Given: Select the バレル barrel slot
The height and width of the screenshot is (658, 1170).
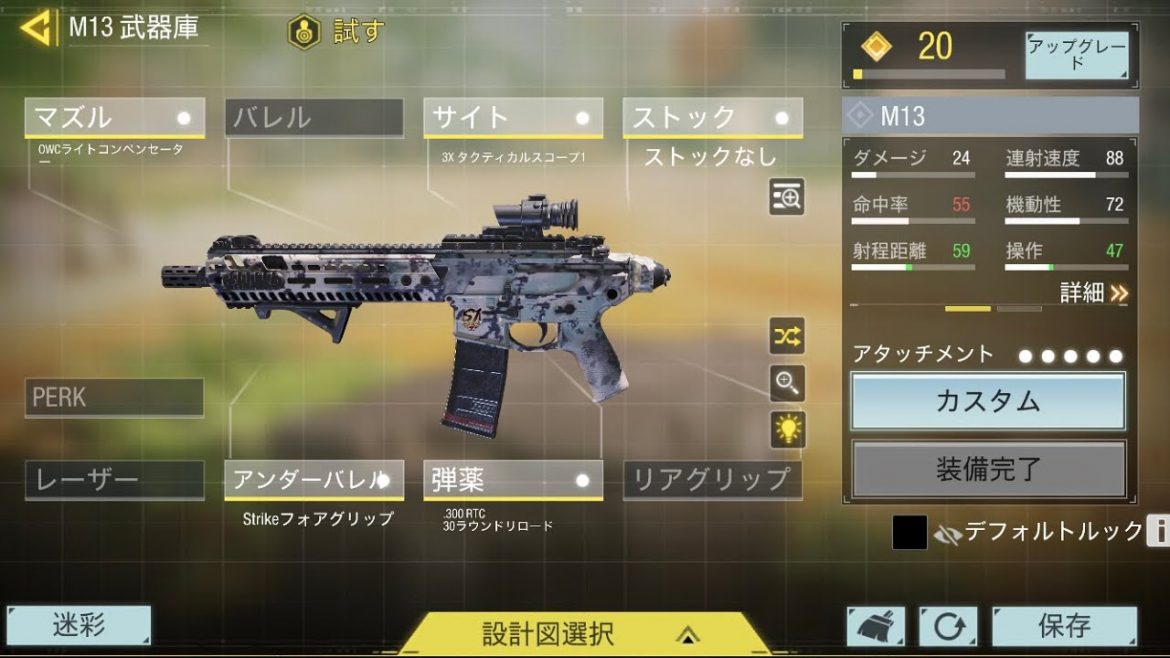Looking at the screenshot, I should point(314,117).
